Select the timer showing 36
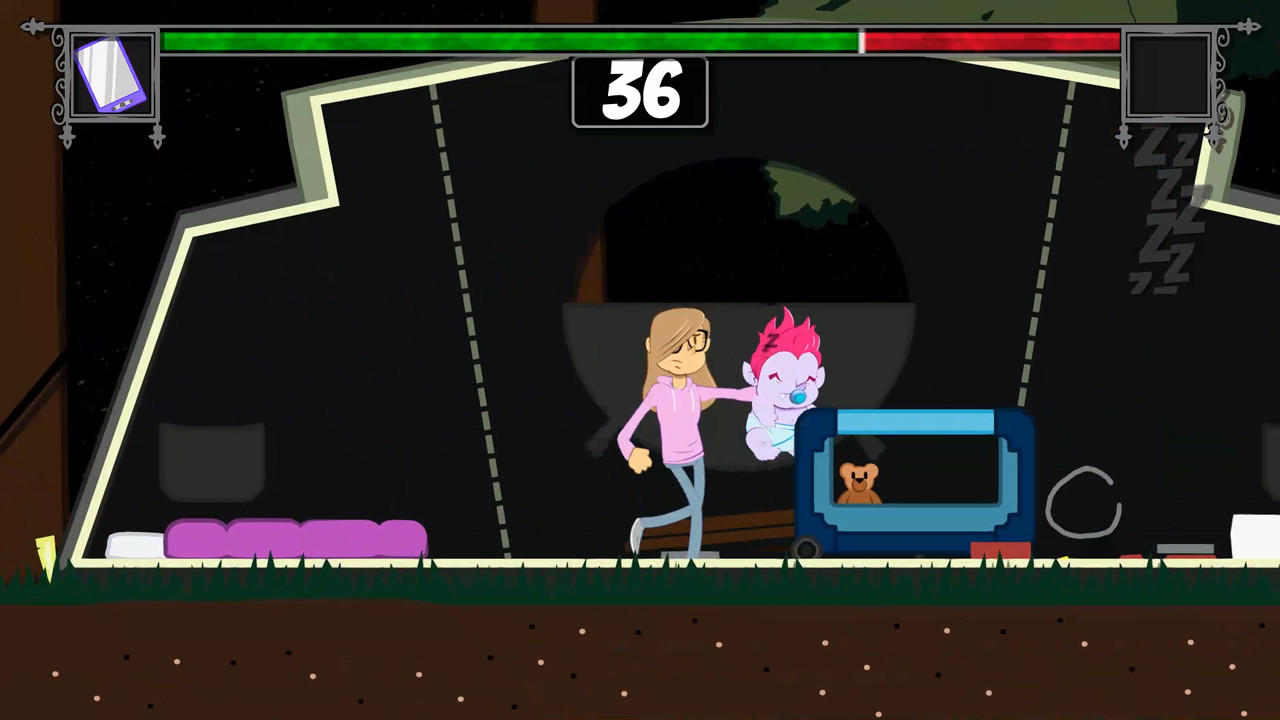The height and width of the screenshot is (720, 1280). (x=640, y=93)
